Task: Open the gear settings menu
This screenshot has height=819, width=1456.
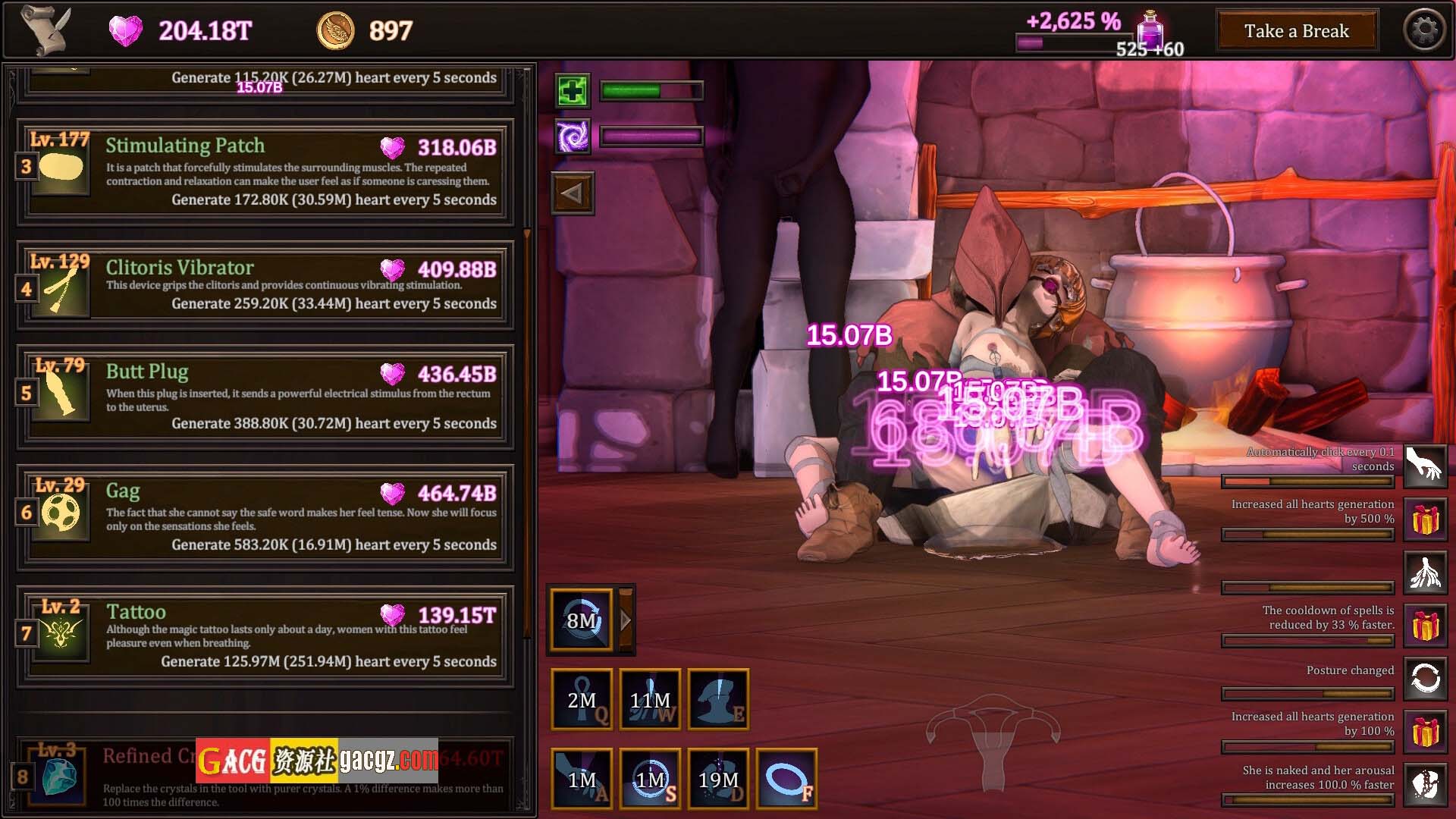Action: [x=1424, y=31]
